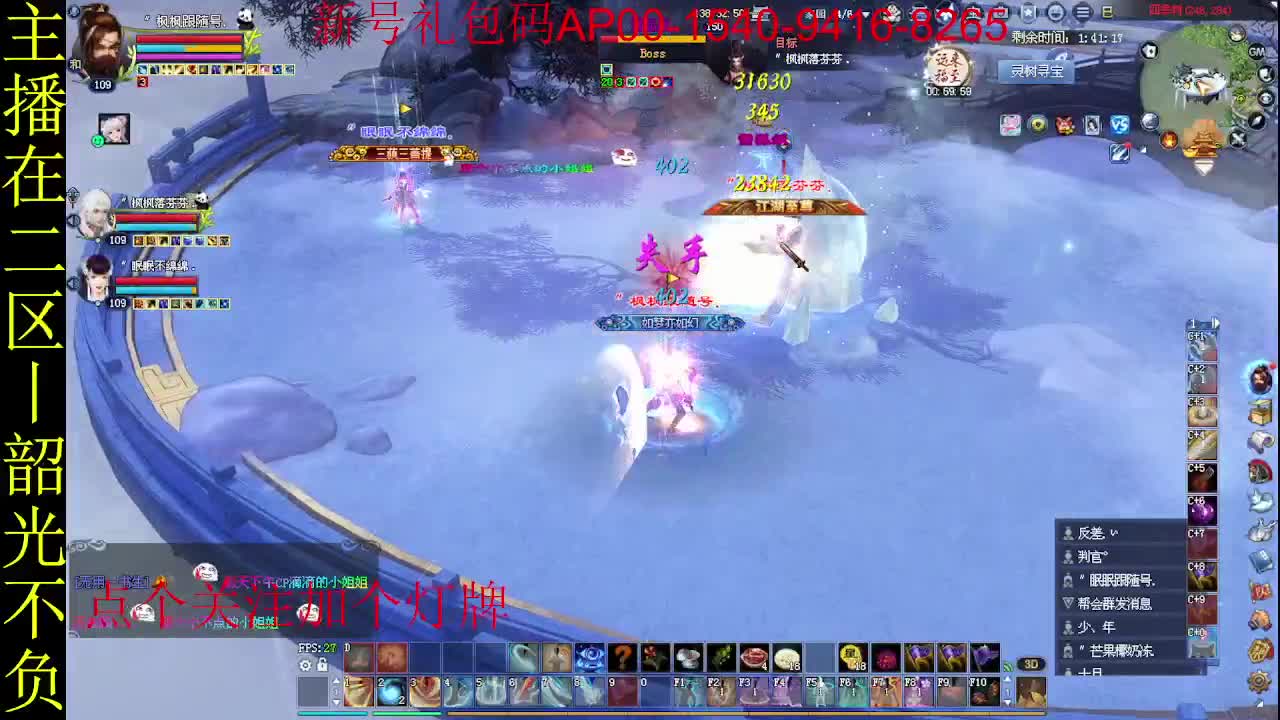Toggle the lock icon beside the FPS display

coord(322,663)
